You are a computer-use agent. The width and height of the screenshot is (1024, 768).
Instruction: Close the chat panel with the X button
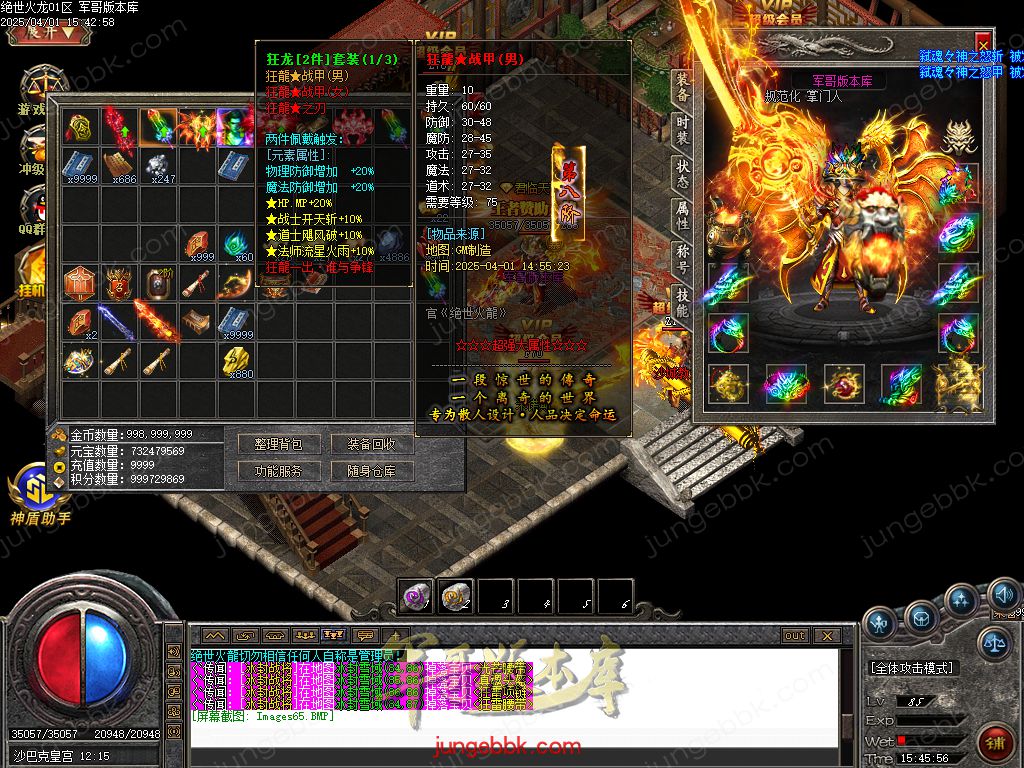point(826,635)
